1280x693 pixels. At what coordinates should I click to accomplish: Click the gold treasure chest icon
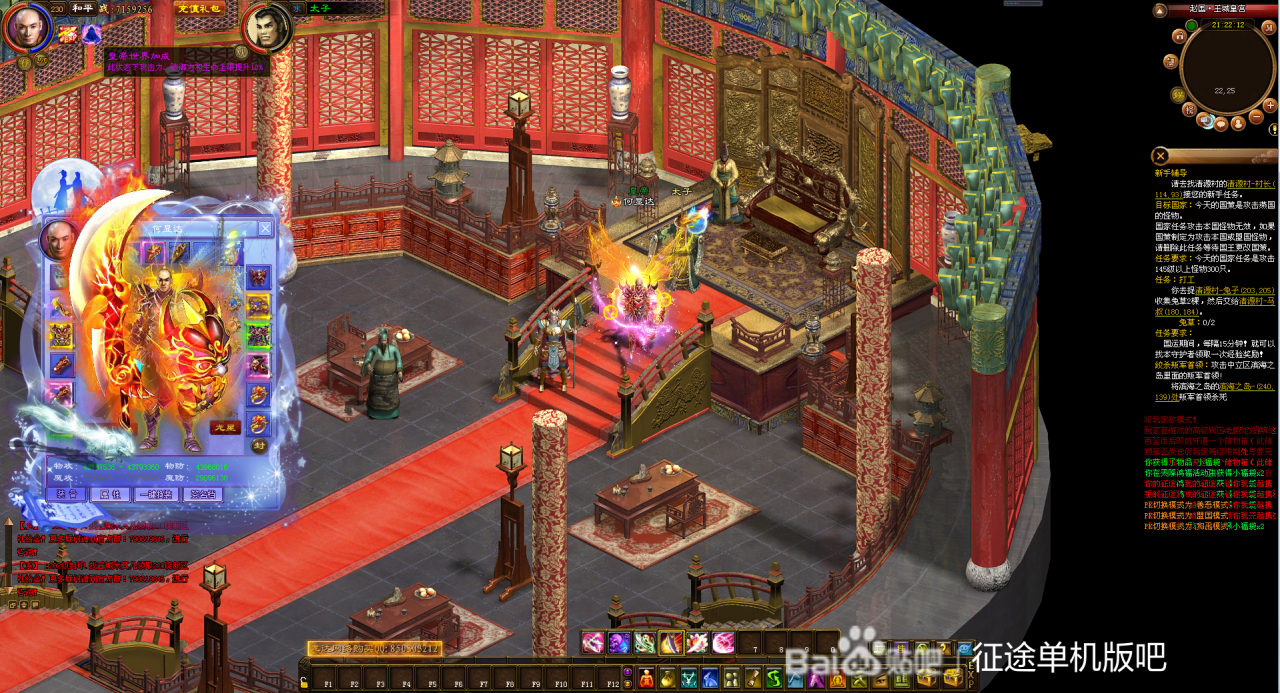pyautogui.click(x=927, y=678)
